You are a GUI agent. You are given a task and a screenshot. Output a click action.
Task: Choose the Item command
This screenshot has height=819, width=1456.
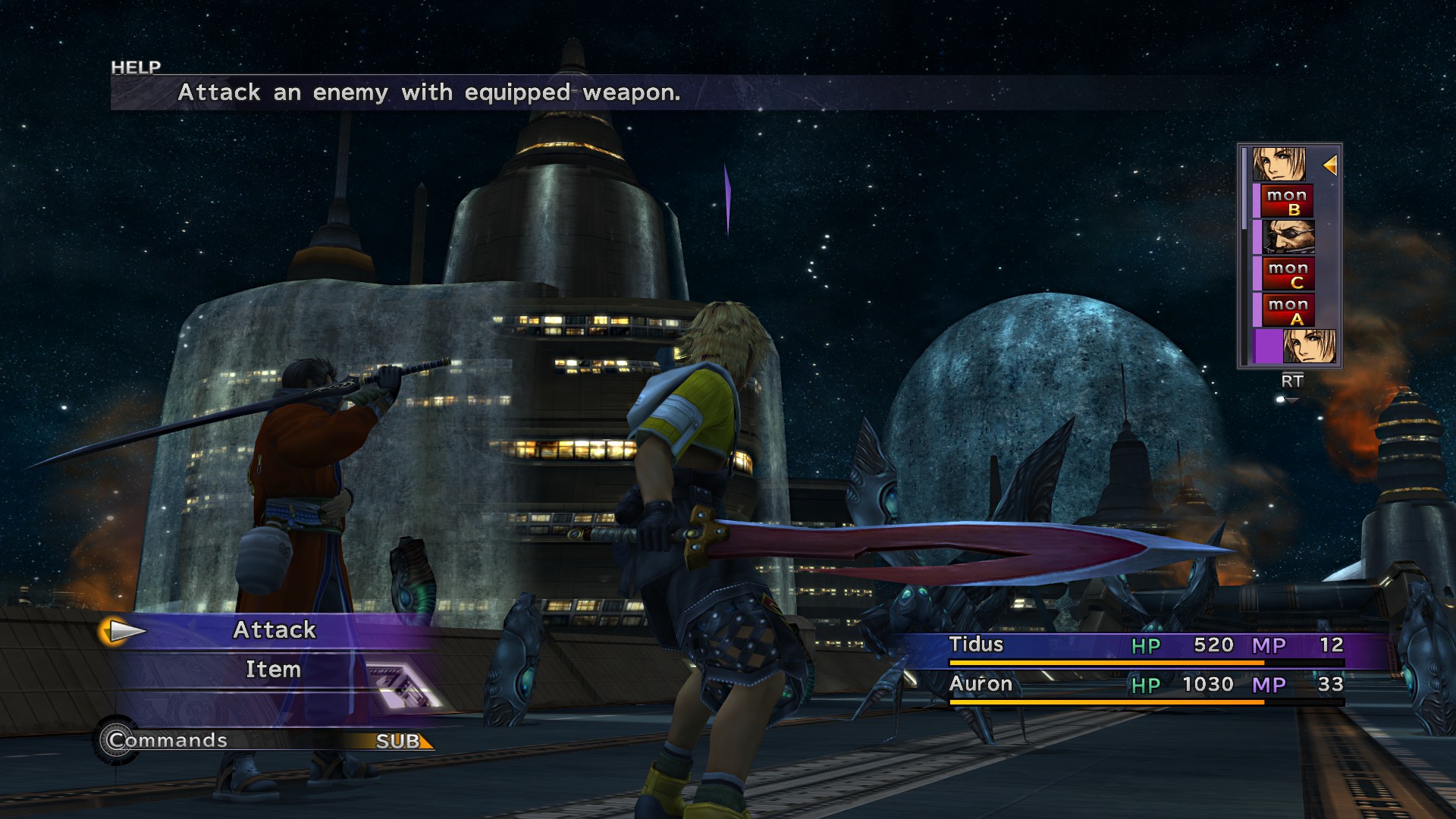click(273, 670)
